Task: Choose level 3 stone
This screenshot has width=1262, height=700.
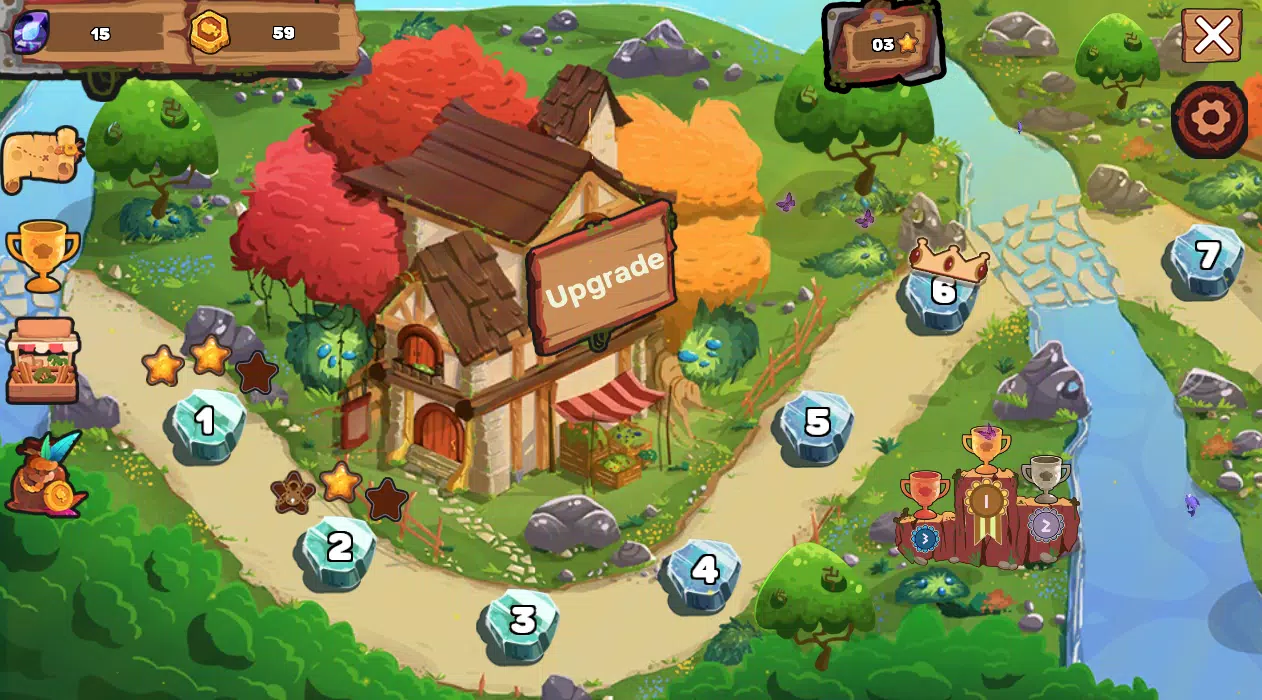Action: coord(522,622)
